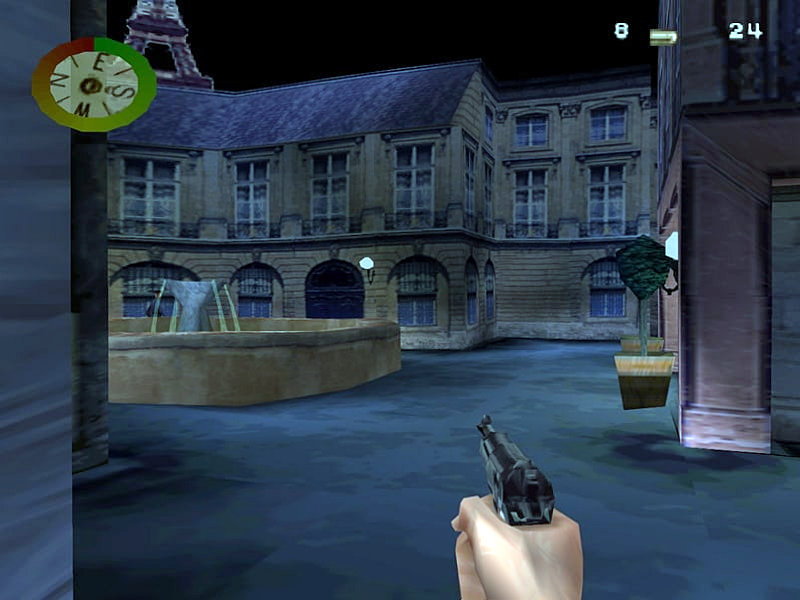Viewport: 800px width, 600px height.
Task: Select the bullet ammo icon
Action: [663, 37]
